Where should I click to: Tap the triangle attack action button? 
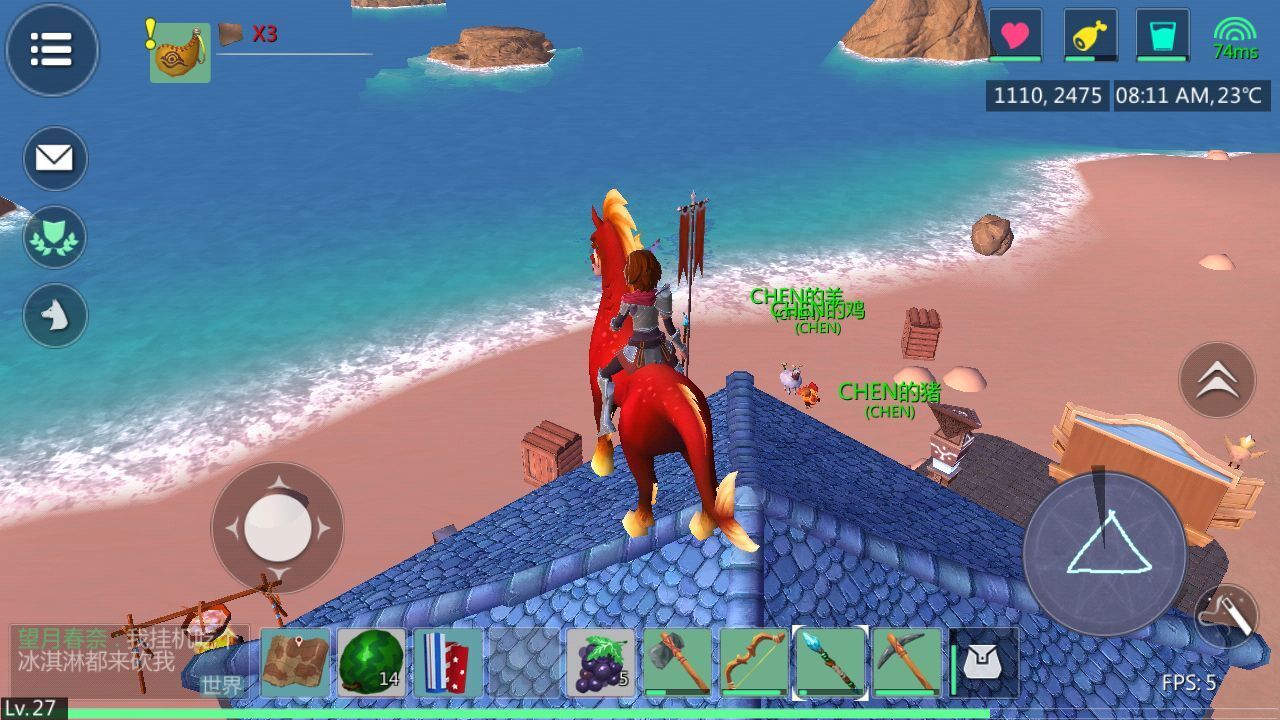(1105, 553)
